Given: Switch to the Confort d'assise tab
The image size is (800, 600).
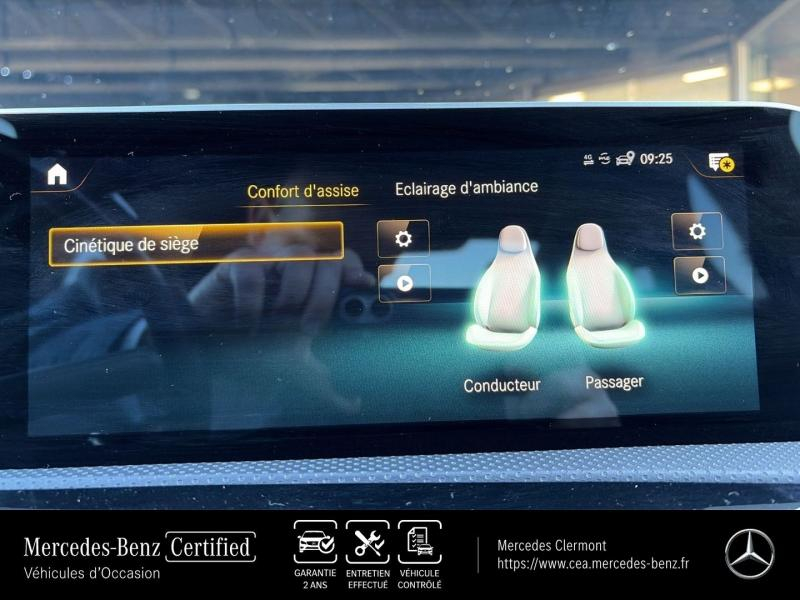Looking at the screenshot, I should pos(303,191).
